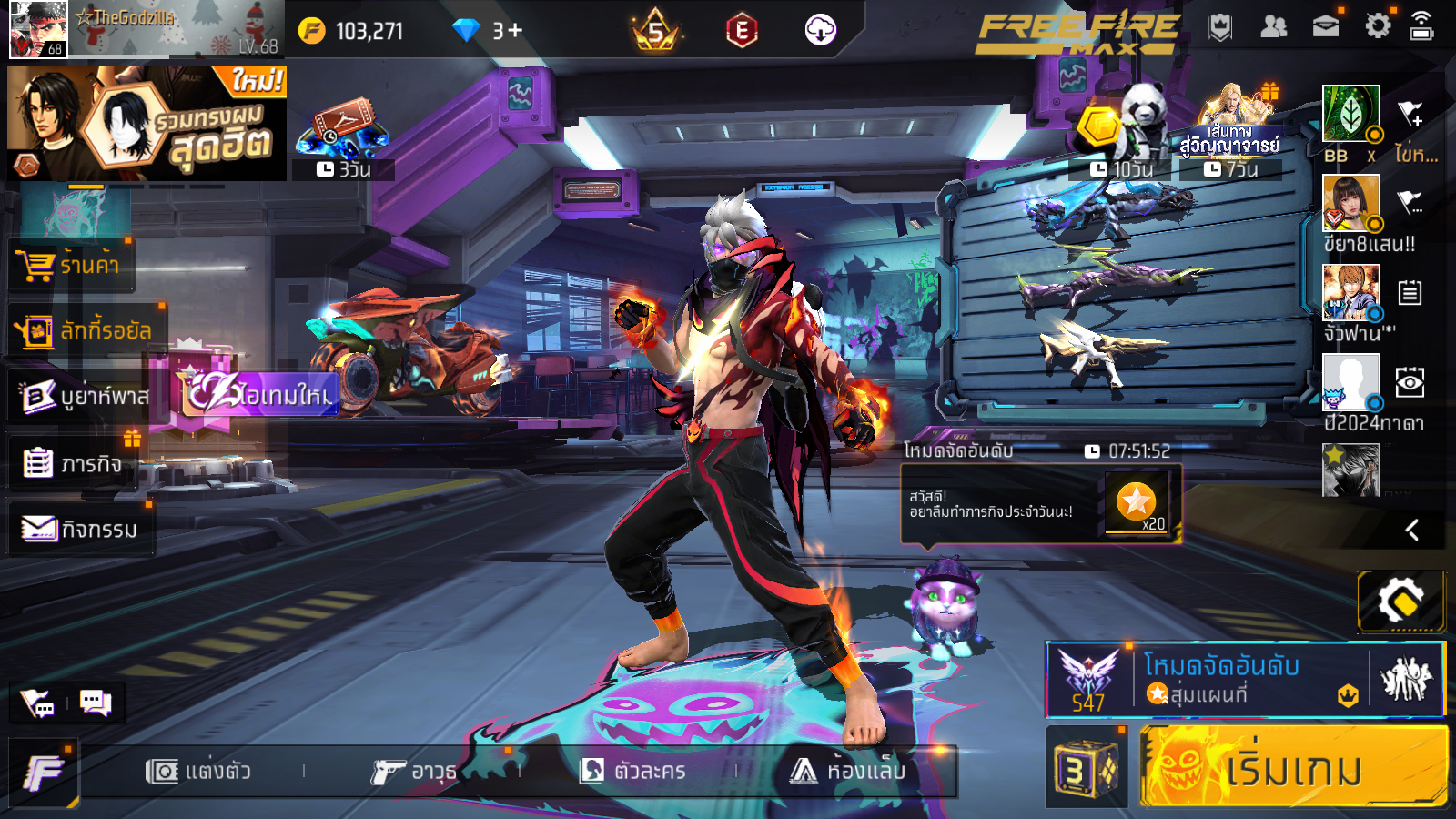Switch to the ตัวละคร character tab
The height and width of the screenshot is (819, 1456).
[x=633, y=772]
